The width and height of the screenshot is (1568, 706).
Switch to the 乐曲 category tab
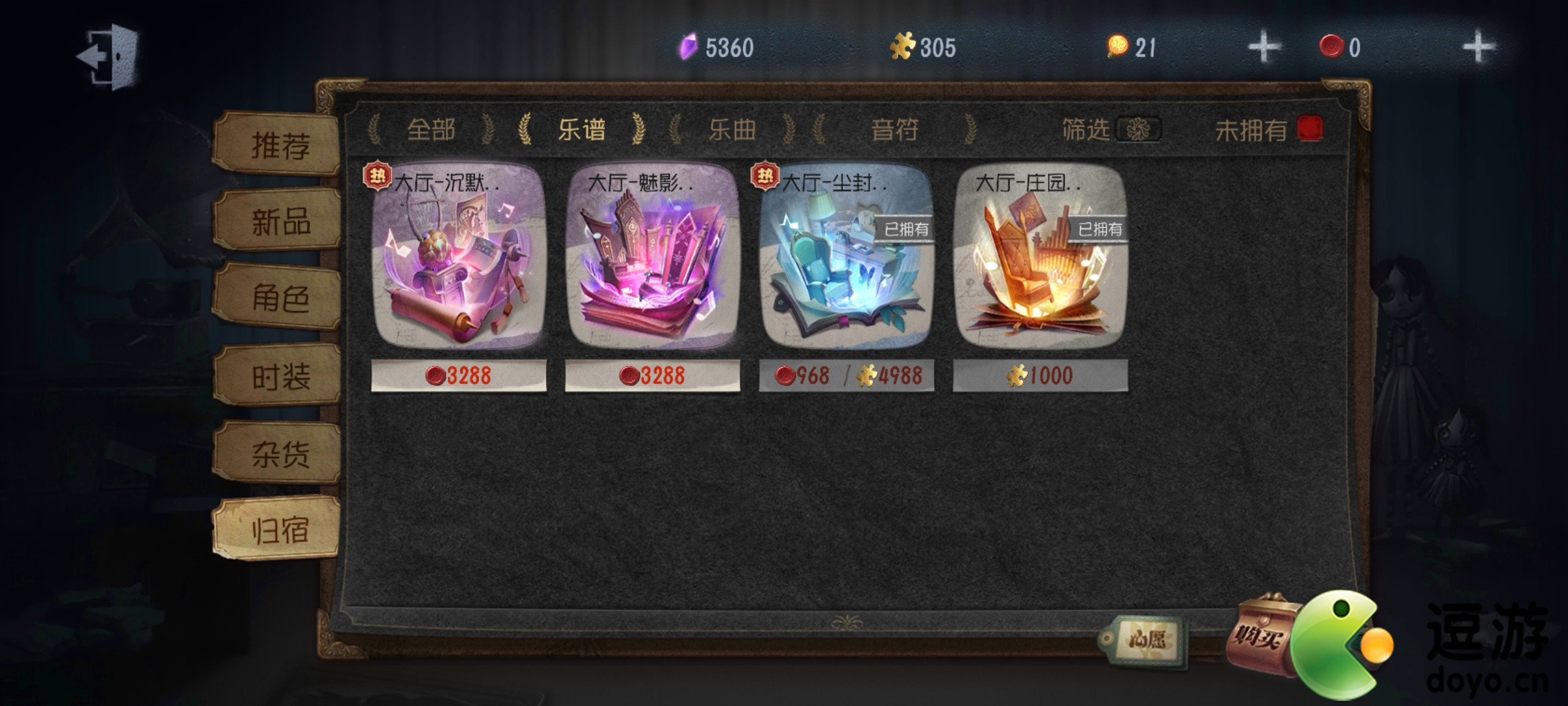(x=734, y=129)
